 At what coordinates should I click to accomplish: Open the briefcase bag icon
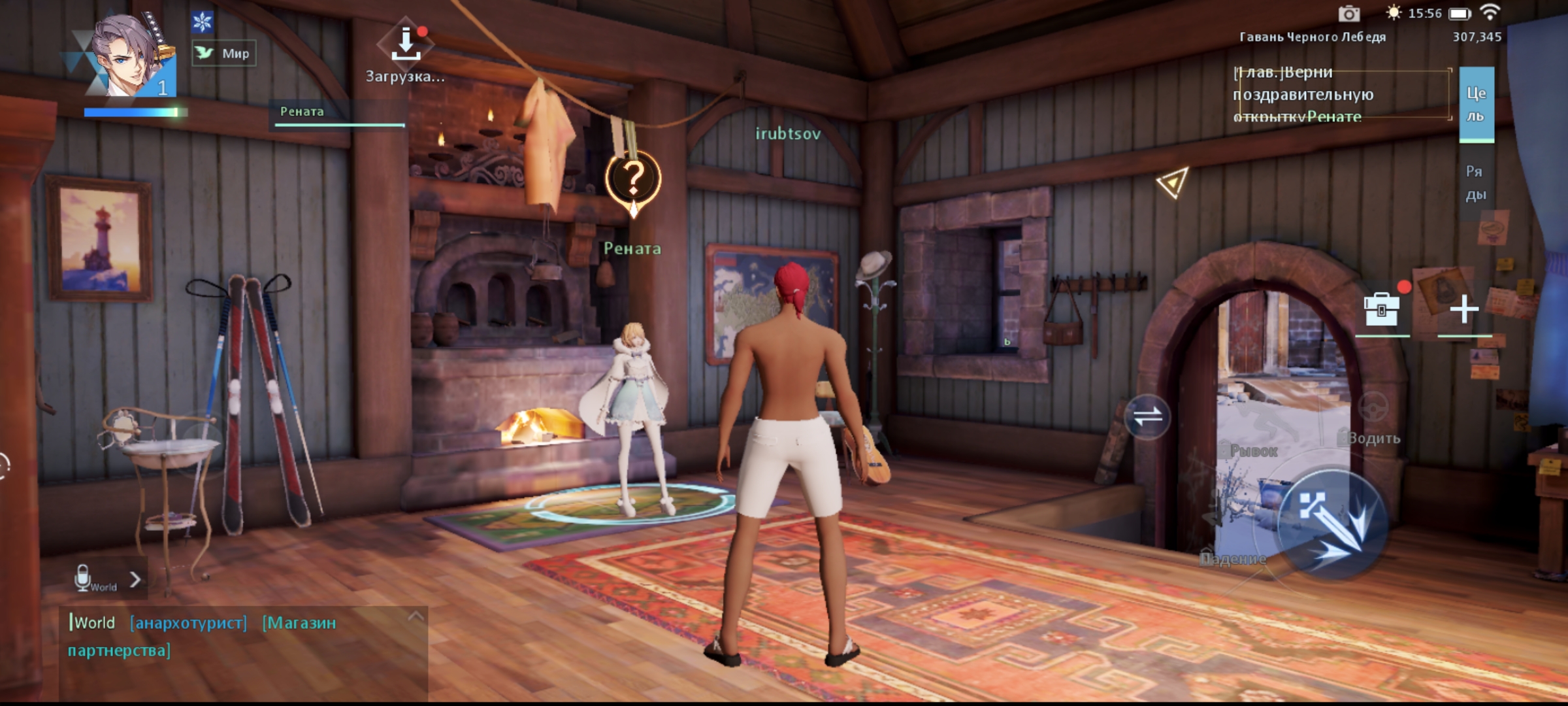[1382, 309]
